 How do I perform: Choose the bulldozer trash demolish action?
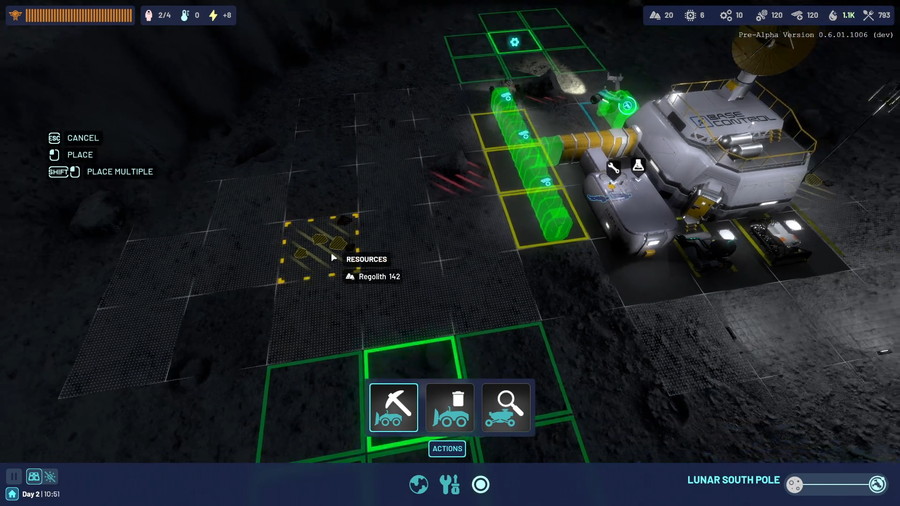point(450,407)
